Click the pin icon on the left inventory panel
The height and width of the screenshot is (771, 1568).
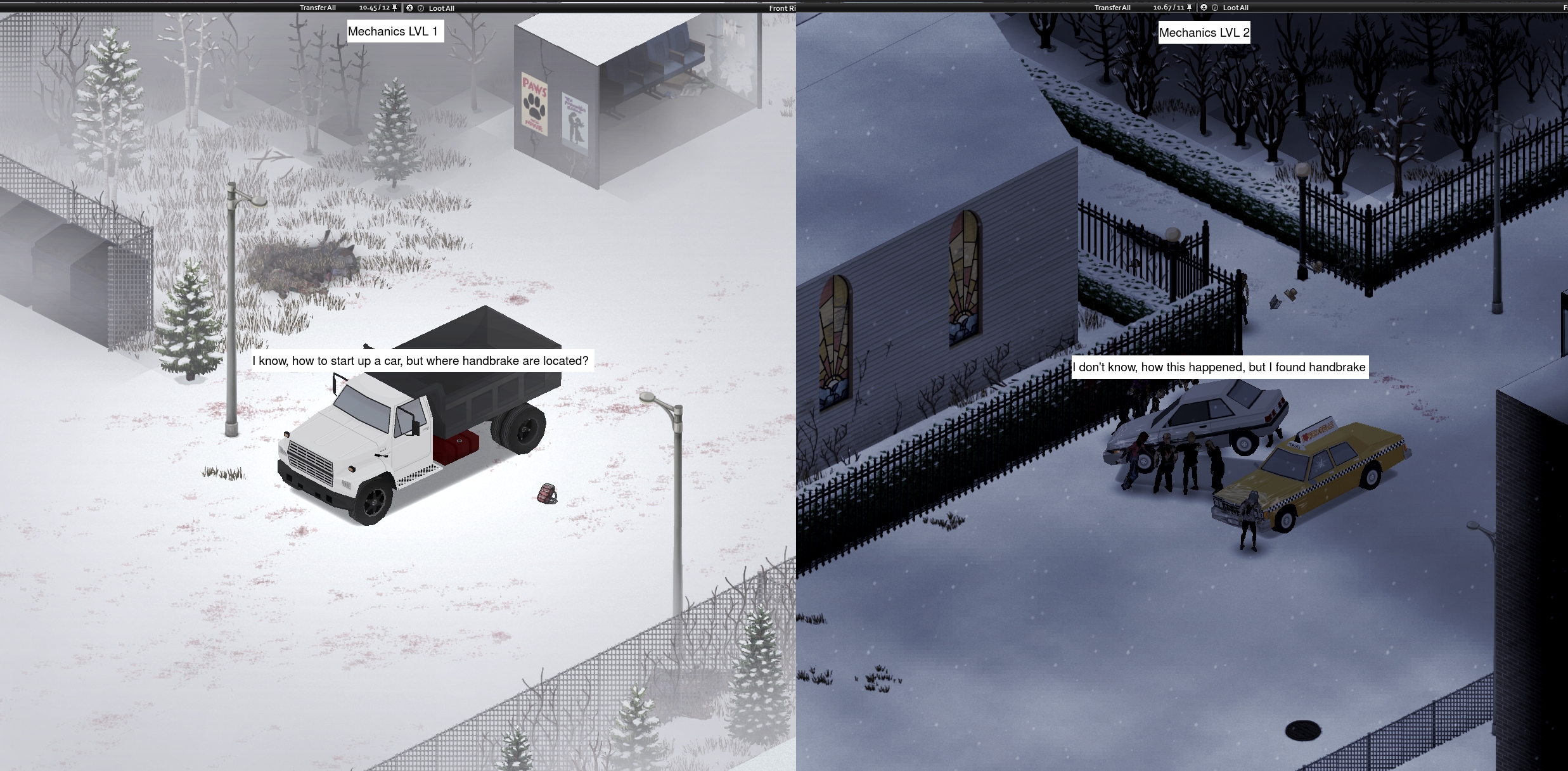pos(394,8)
